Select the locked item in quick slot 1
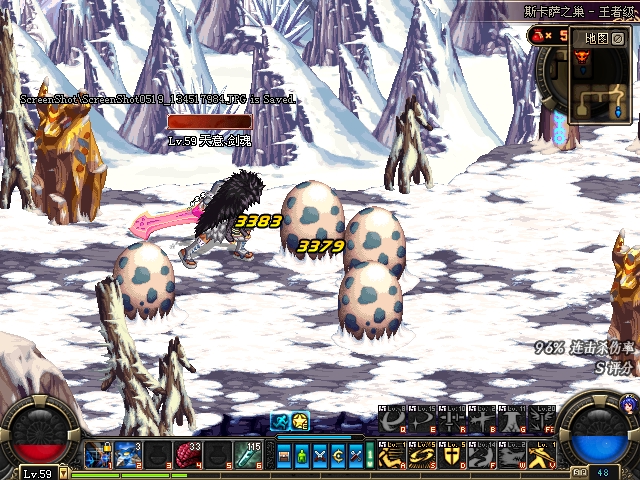The width and height of the screenshot is (640, 480). tap(97, 454)
